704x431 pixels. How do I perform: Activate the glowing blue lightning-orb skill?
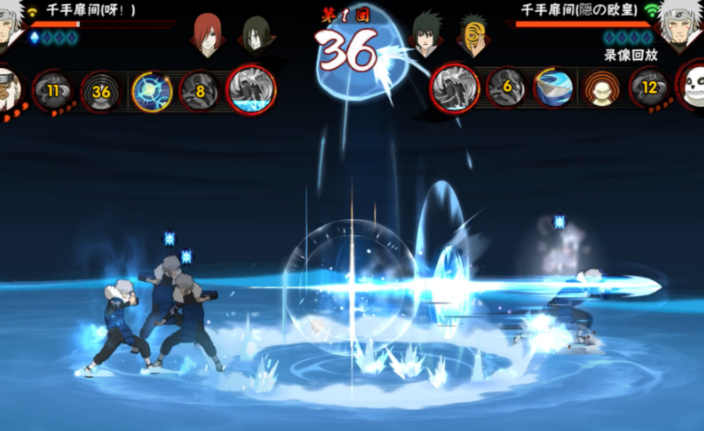pyautogui.click(x=151, y=90)
